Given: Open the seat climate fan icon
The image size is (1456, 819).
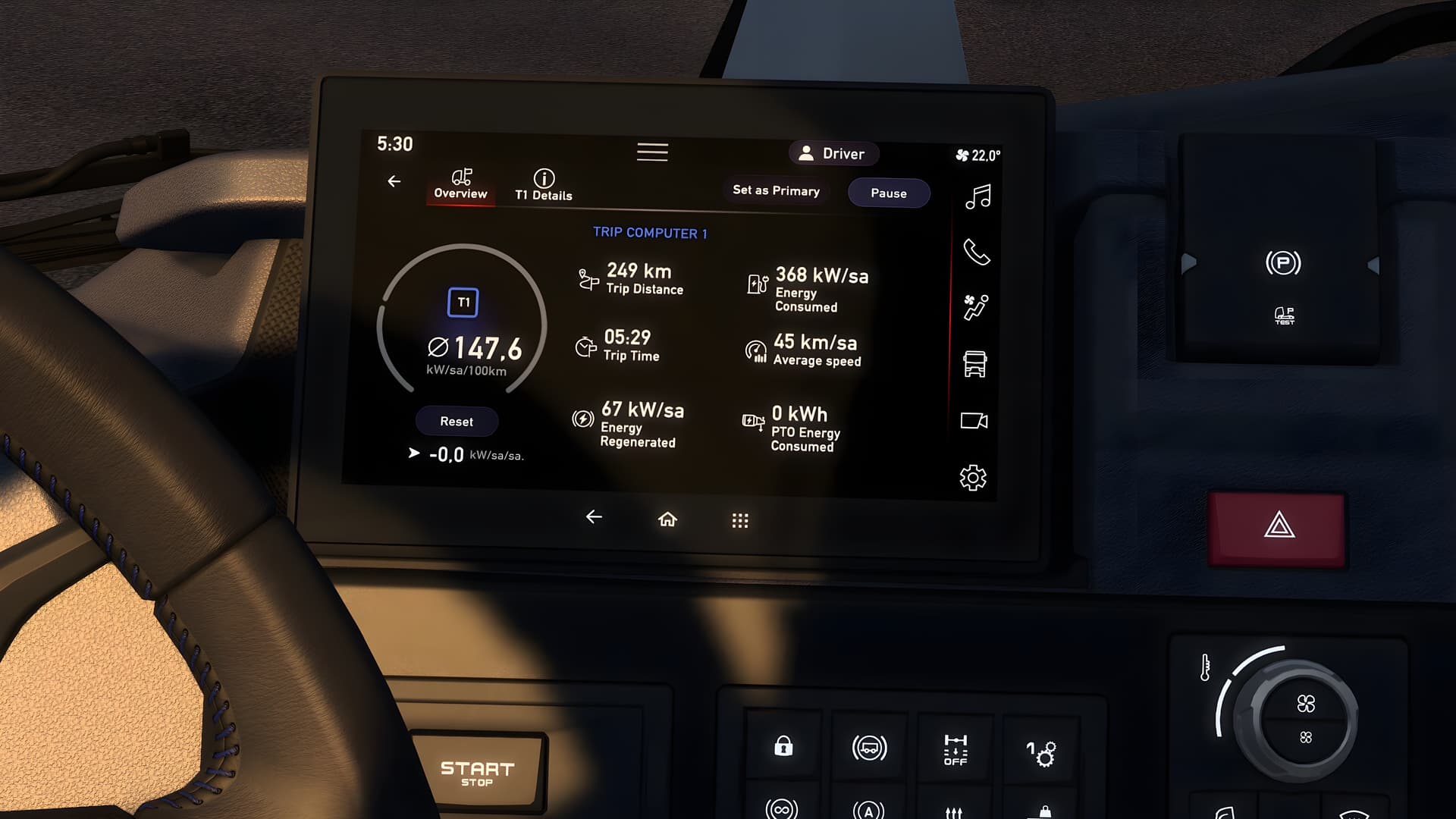Looking at the screenshot, I should (x=975, y=307).
